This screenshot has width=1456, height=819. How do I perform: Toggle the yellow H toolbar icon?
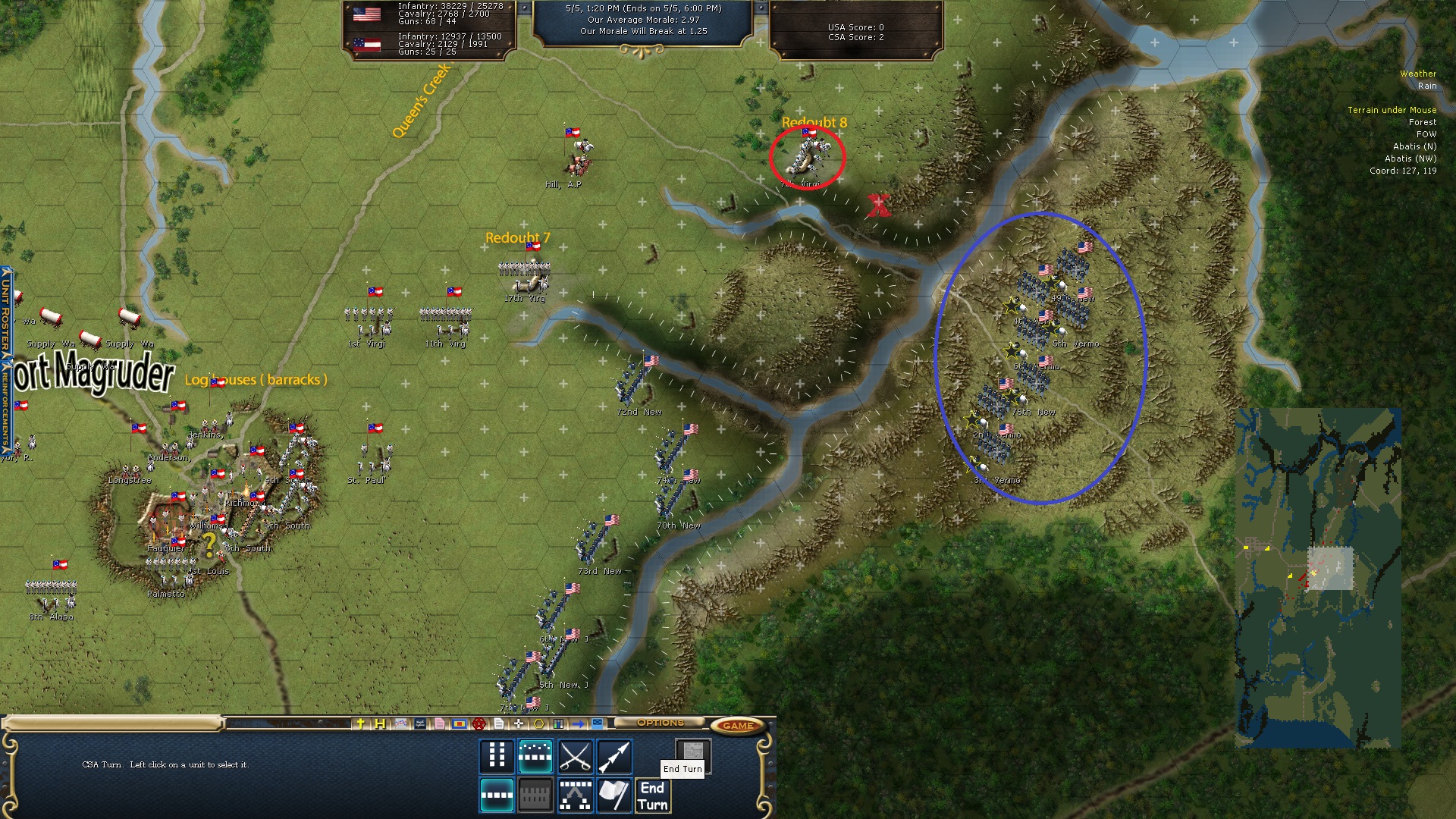coord(380,723)
